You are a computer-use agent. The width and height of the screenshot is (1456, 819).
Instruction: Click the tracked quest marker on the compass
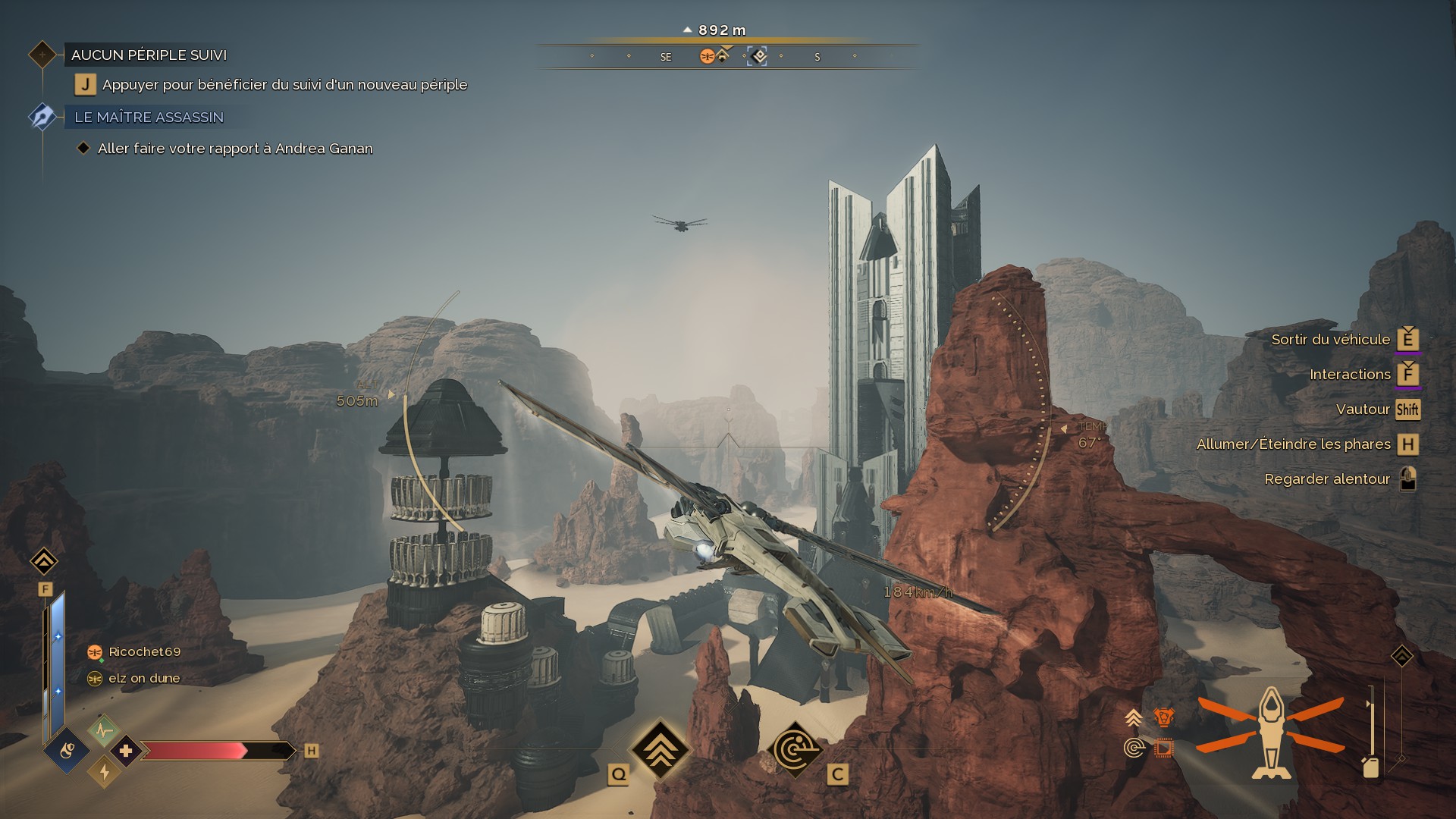[757, 56]
